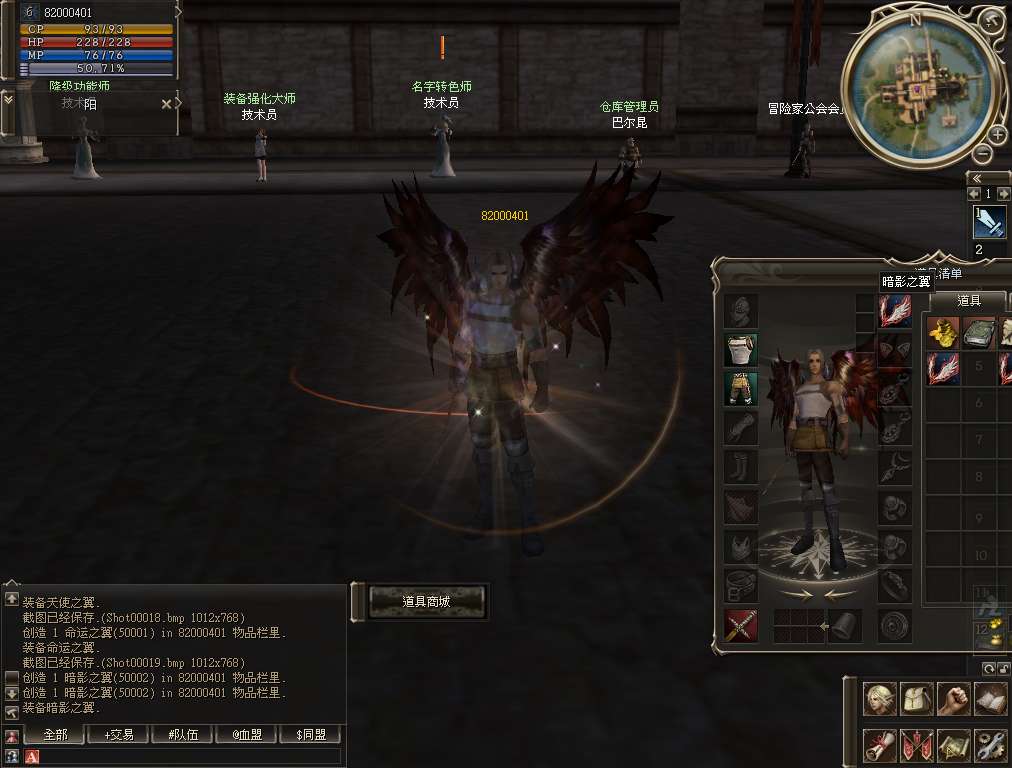Viewport: 1012px width, 768px height.
Task: Zoom out the minimap with minus button
Action: (x=983, y=153)
